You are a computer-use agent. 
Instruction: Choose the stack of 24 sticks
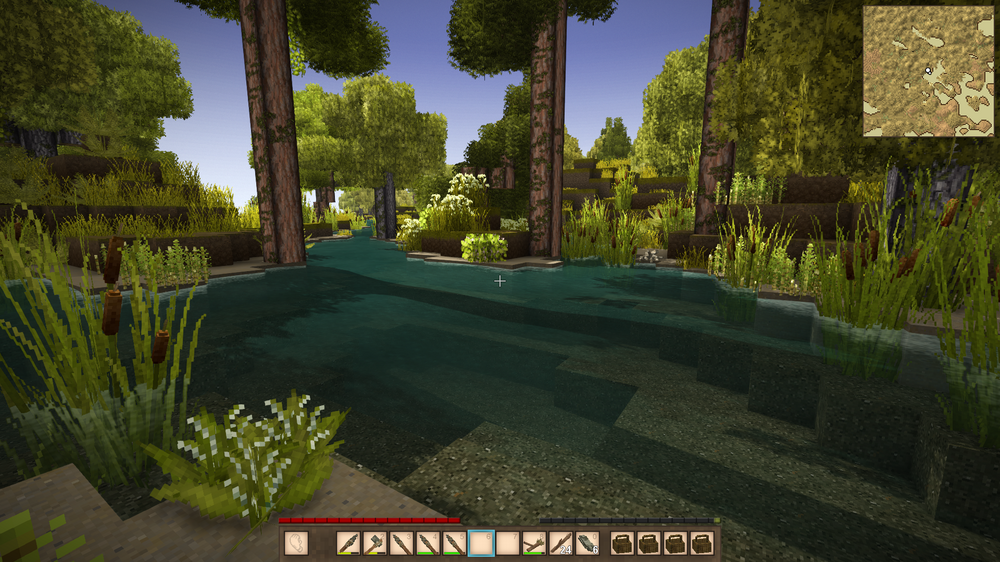click(560, 543)
